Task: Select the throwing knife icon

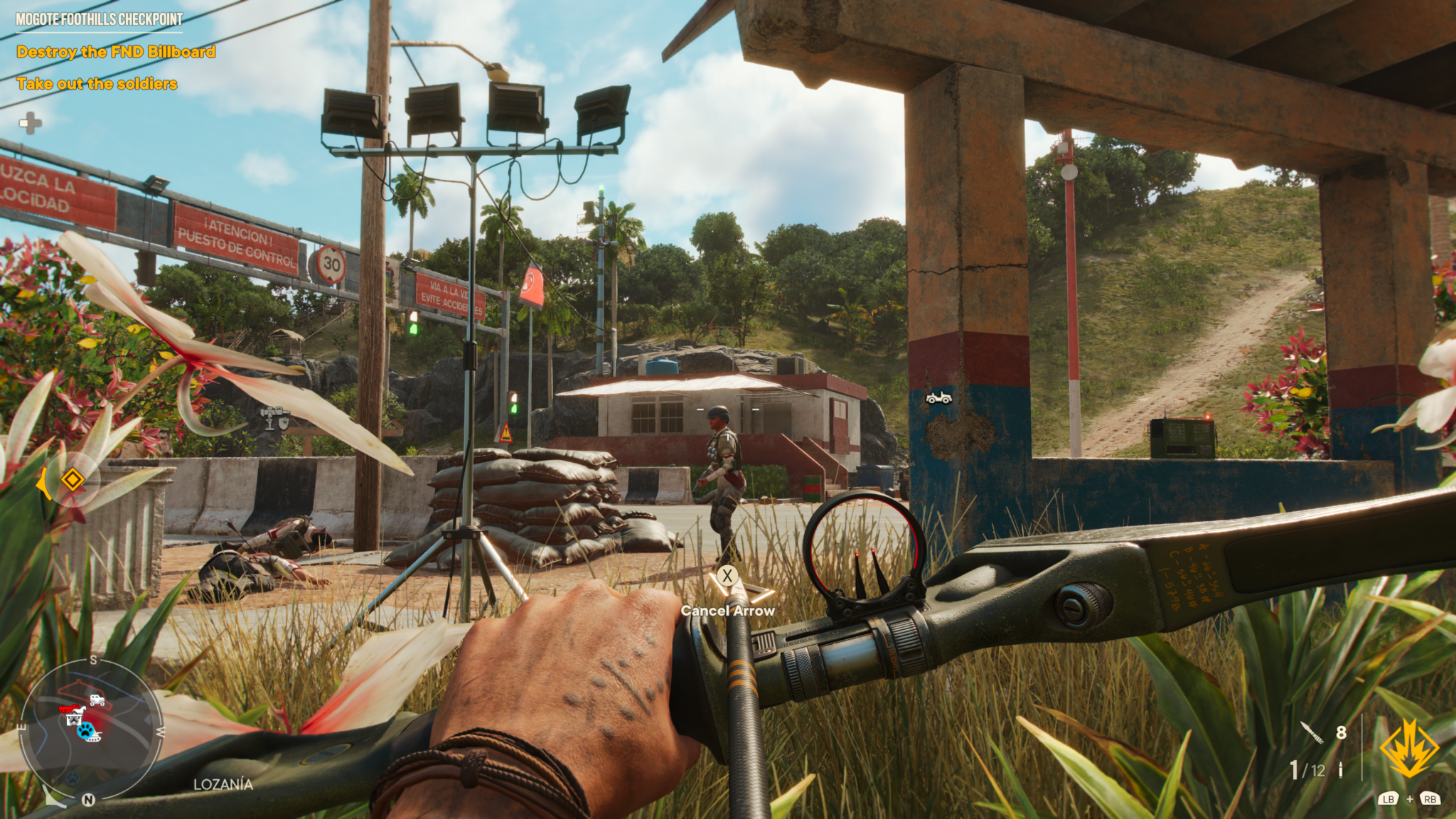Action: [x=1312, y=732]
